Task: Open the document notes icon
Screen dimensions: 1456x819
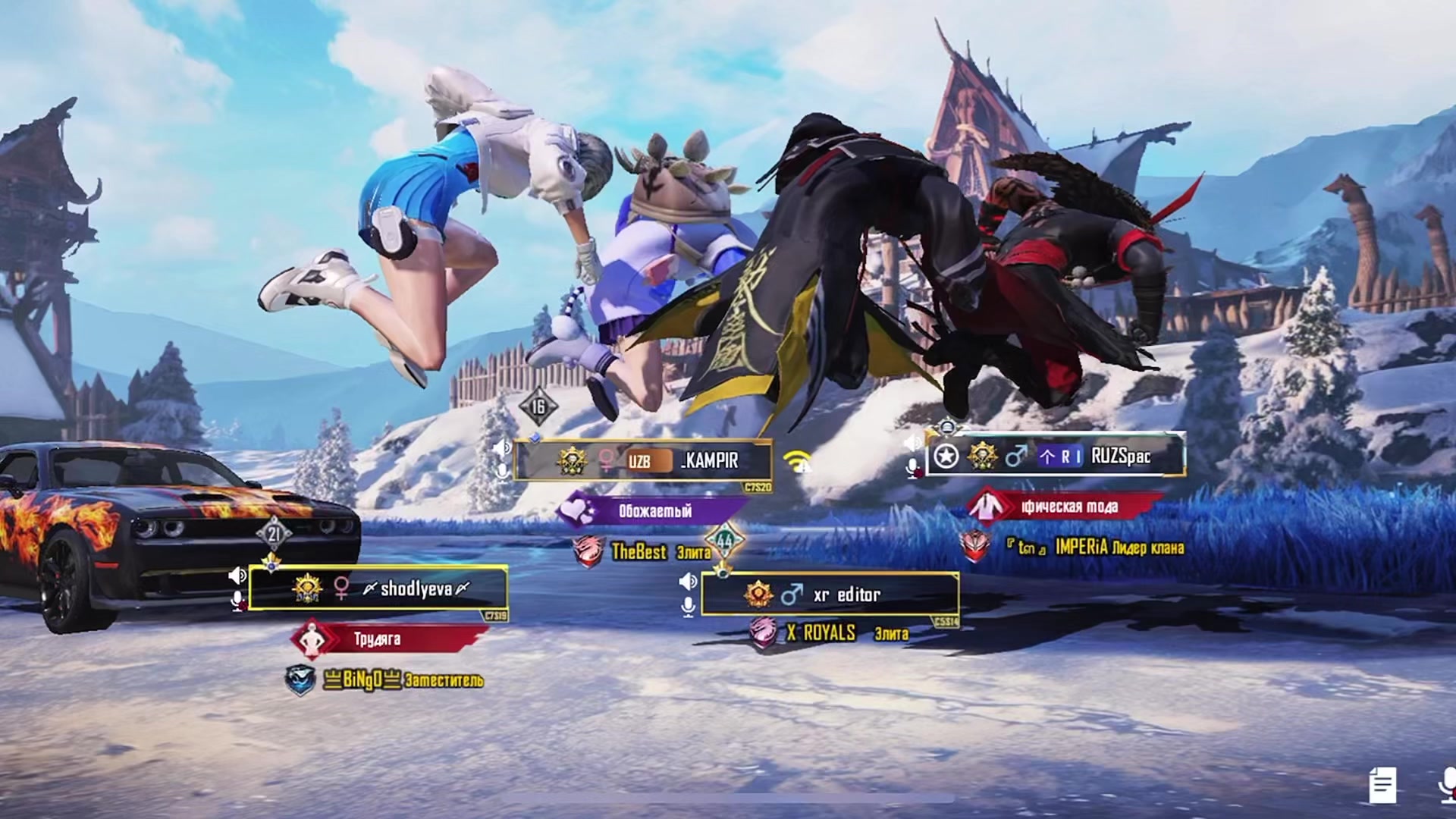Action: tap(1382, 785)
